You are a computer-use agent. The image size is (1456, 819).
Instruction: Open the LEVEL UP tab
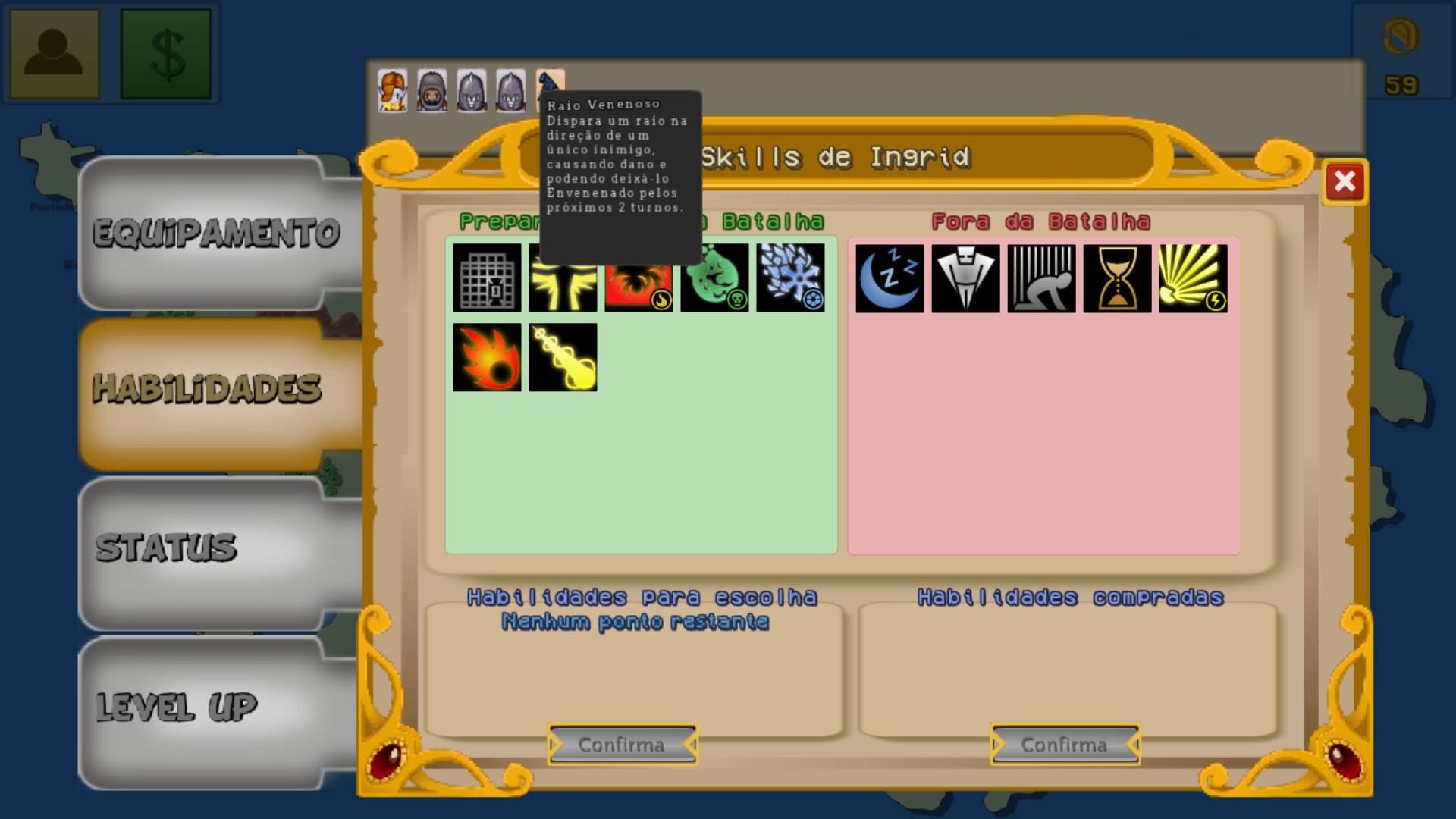coord(216,705)
